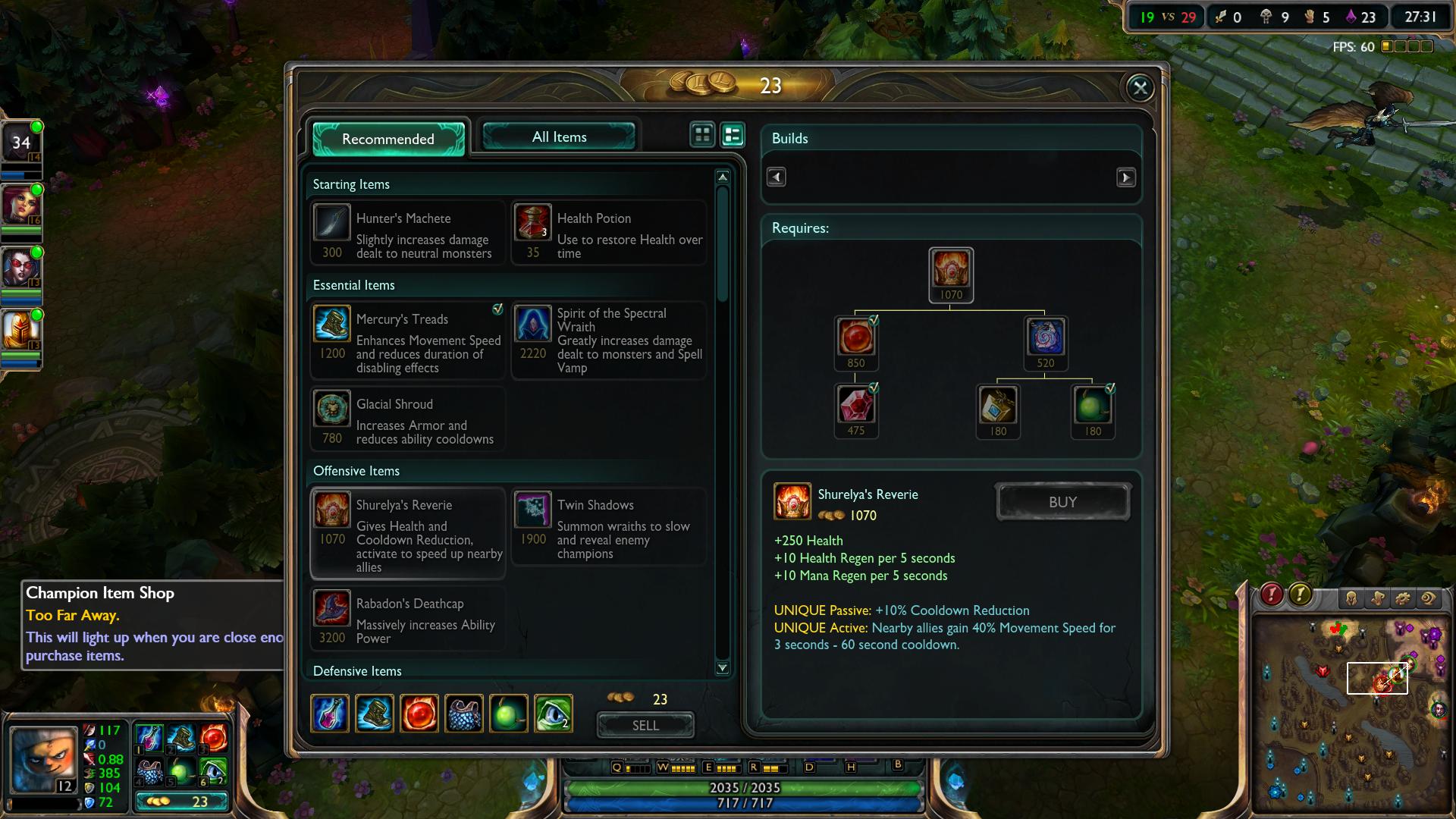Image resolution: width=1456 pixels, height=819 pixels.
Task: Switch to the All Items tab
Action: click(x=559, y=137)
